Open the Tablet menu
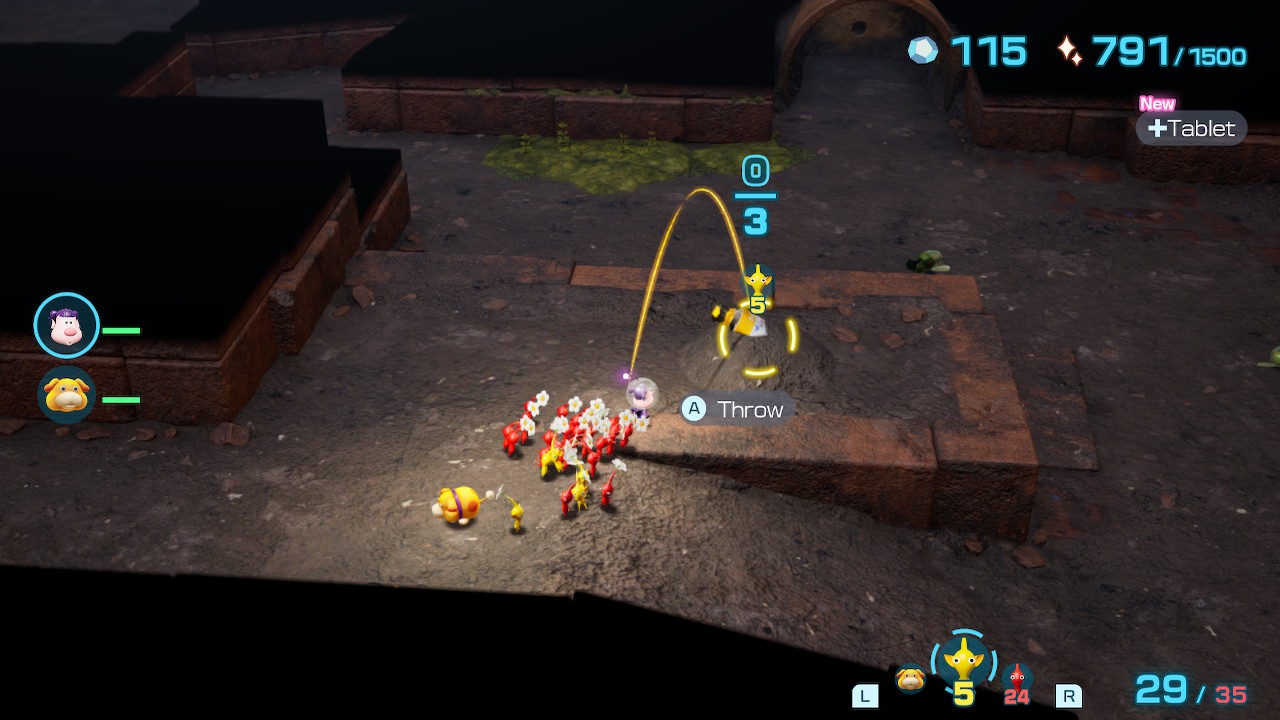The width and height of the screenshot is (1280, 720). coord(1191,128)
